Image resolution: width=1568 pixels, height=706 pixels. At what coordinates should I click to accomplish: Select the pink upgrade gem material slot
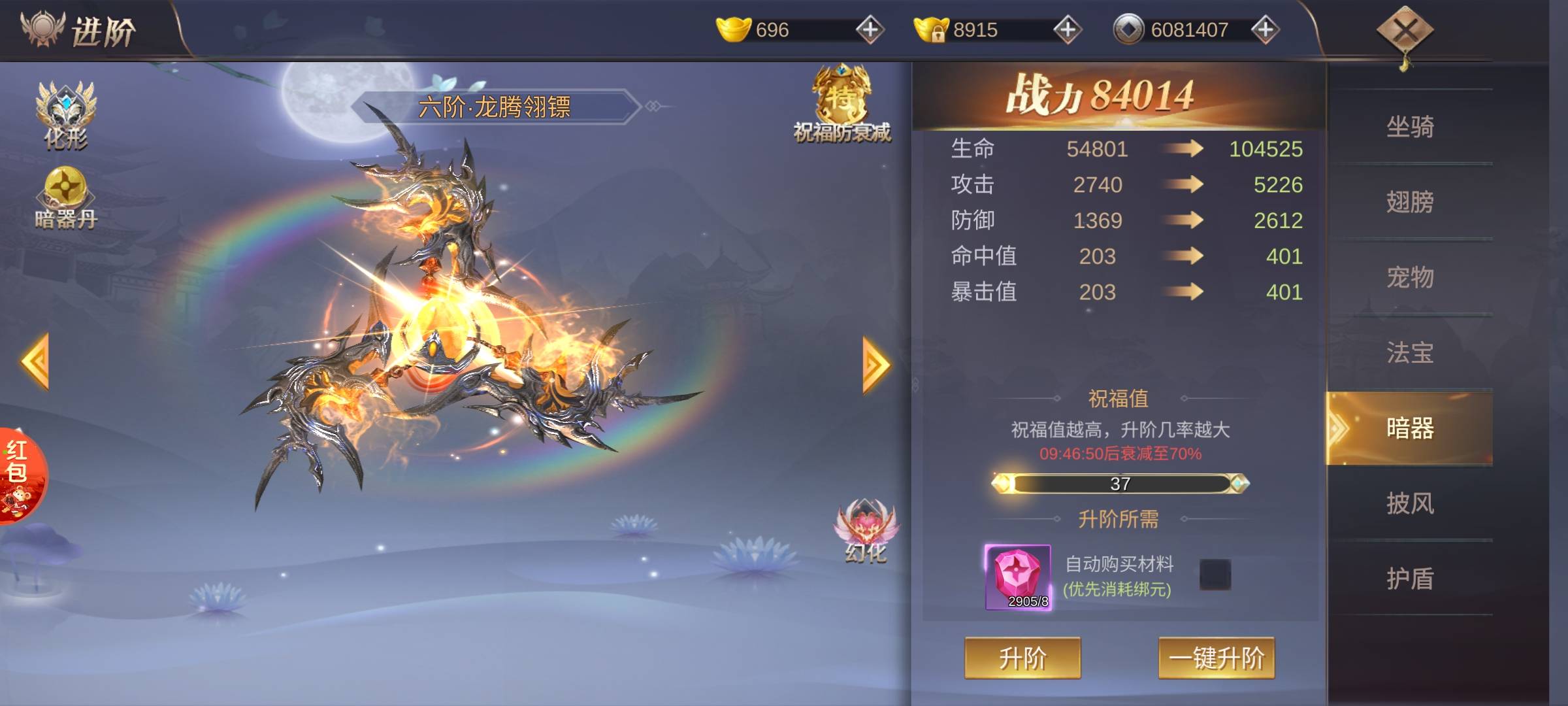(1018, 577)
